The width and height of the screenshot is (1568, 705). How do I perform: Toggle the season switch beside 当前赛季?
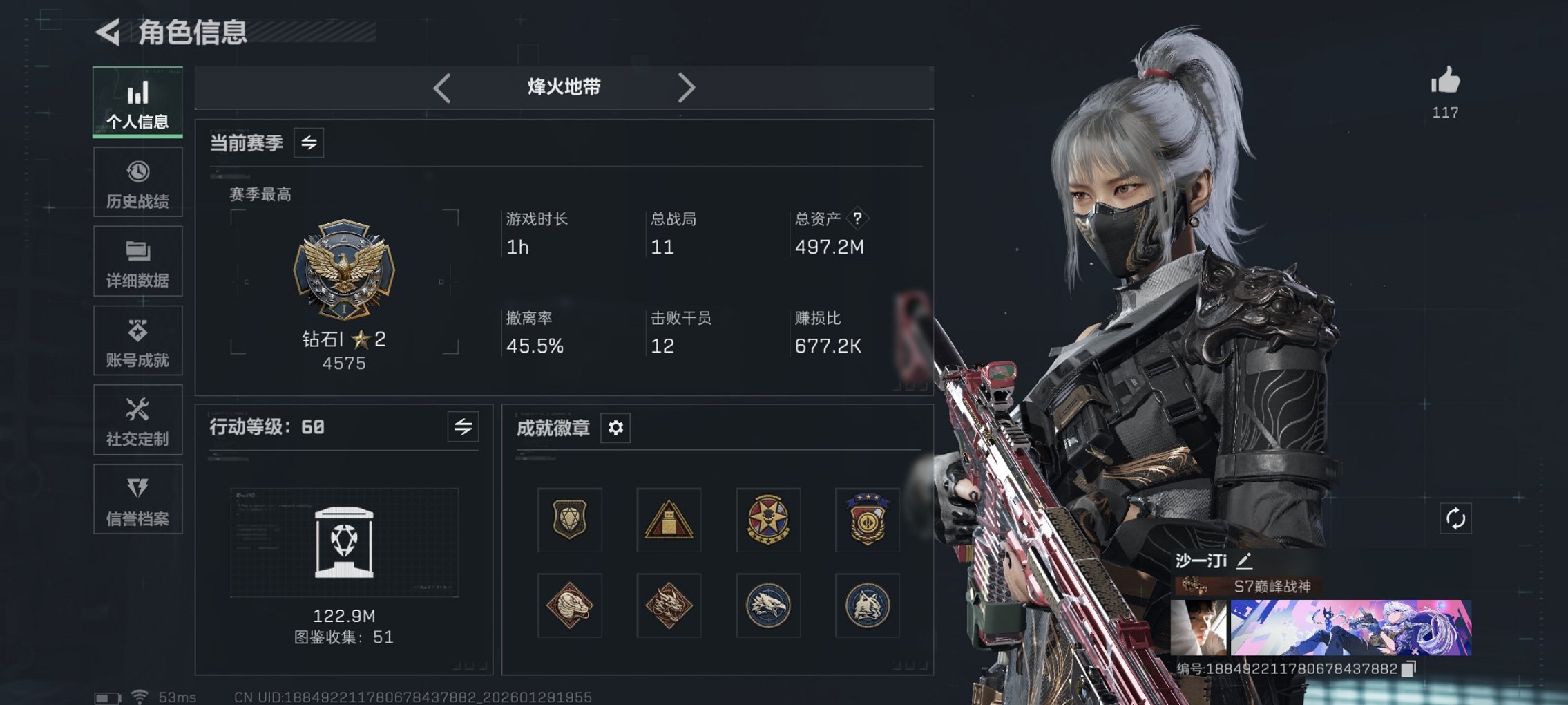[308, 143]
